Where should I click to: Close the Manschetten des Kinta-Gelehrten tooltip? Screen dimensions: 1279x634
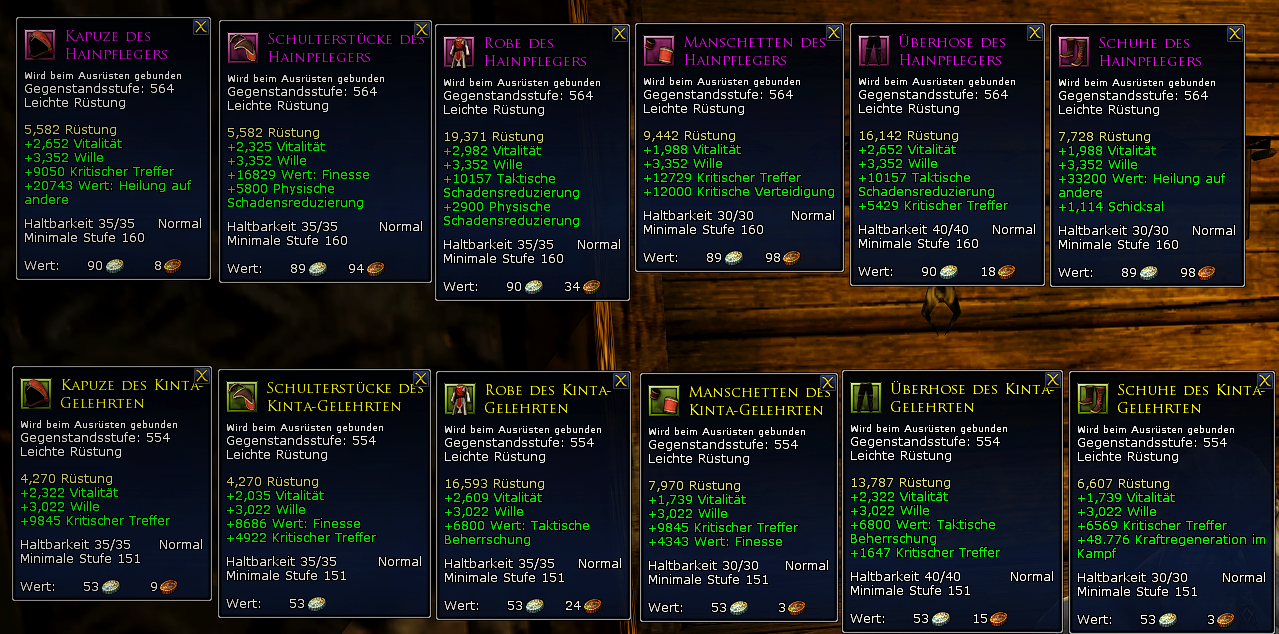point(828,382)
